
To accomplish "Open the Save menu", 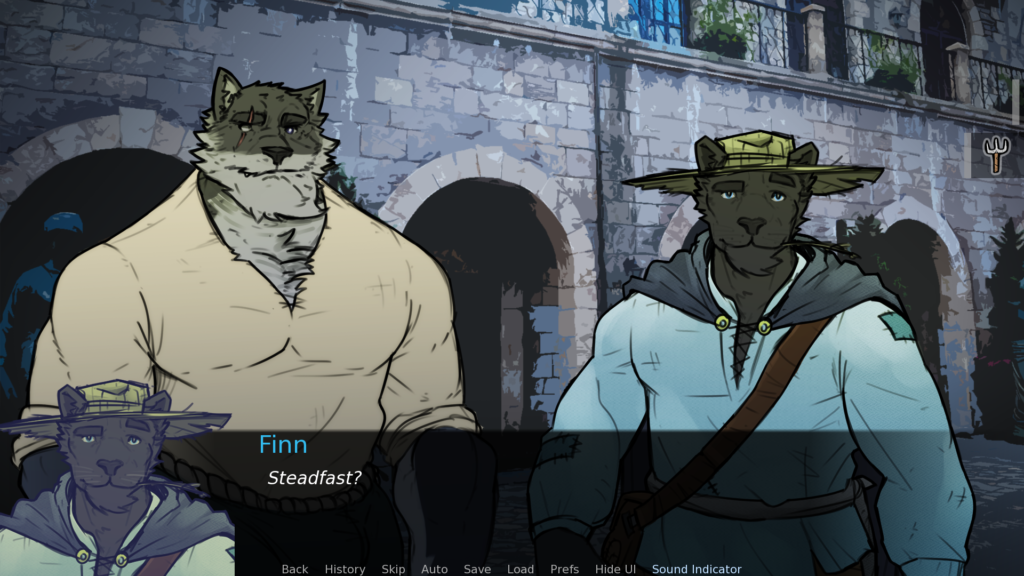I will pyautogui.click(x=477, y=569).
